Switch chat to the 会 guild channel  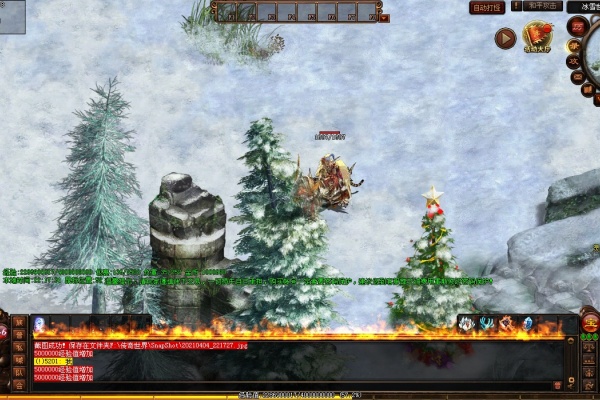pos(19,383)
